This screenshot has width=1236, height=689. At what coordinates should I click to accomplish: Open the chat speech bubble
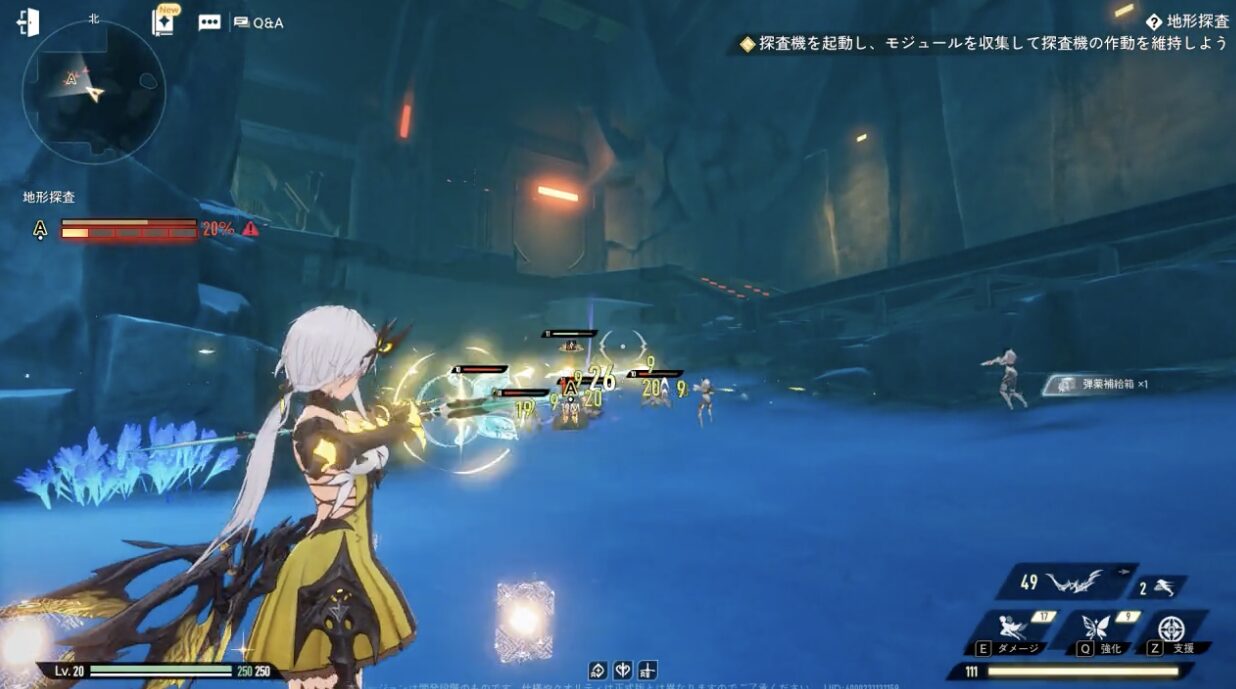(x=209, y=22)
